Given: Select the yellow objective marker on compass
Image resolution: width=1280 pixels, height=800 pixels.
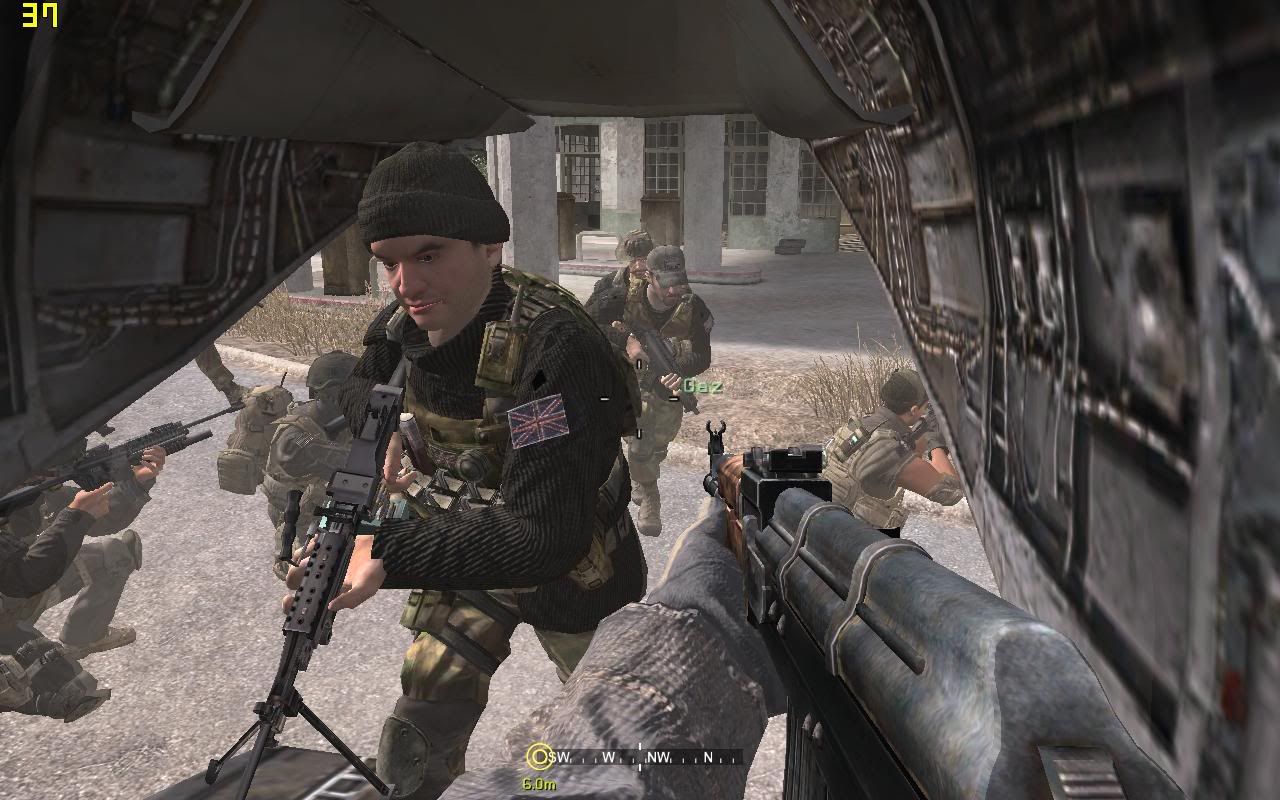Looking at the screenshot, I should tap(539, 756).
